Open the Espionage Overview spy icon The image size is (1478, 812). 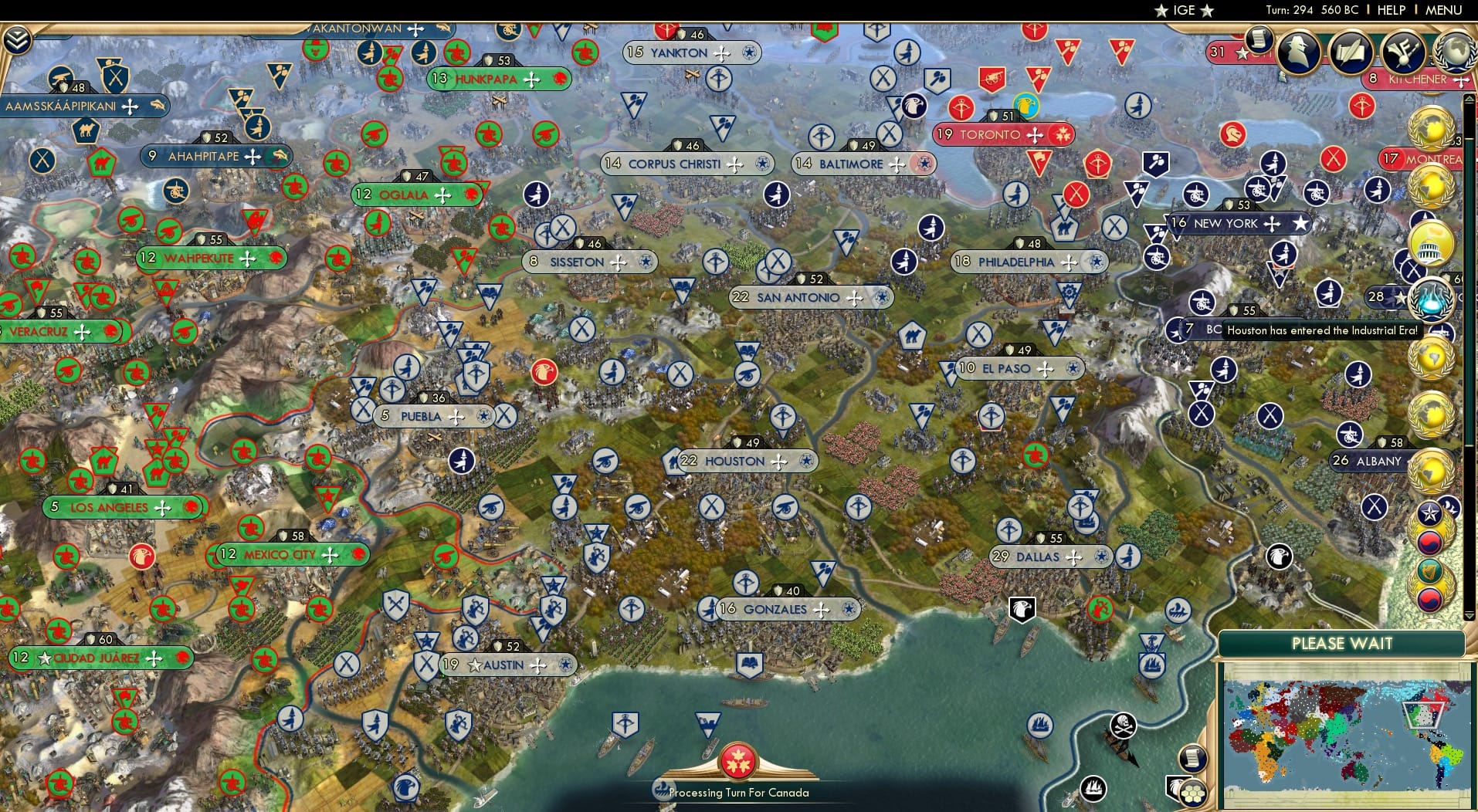point(1297,52)
